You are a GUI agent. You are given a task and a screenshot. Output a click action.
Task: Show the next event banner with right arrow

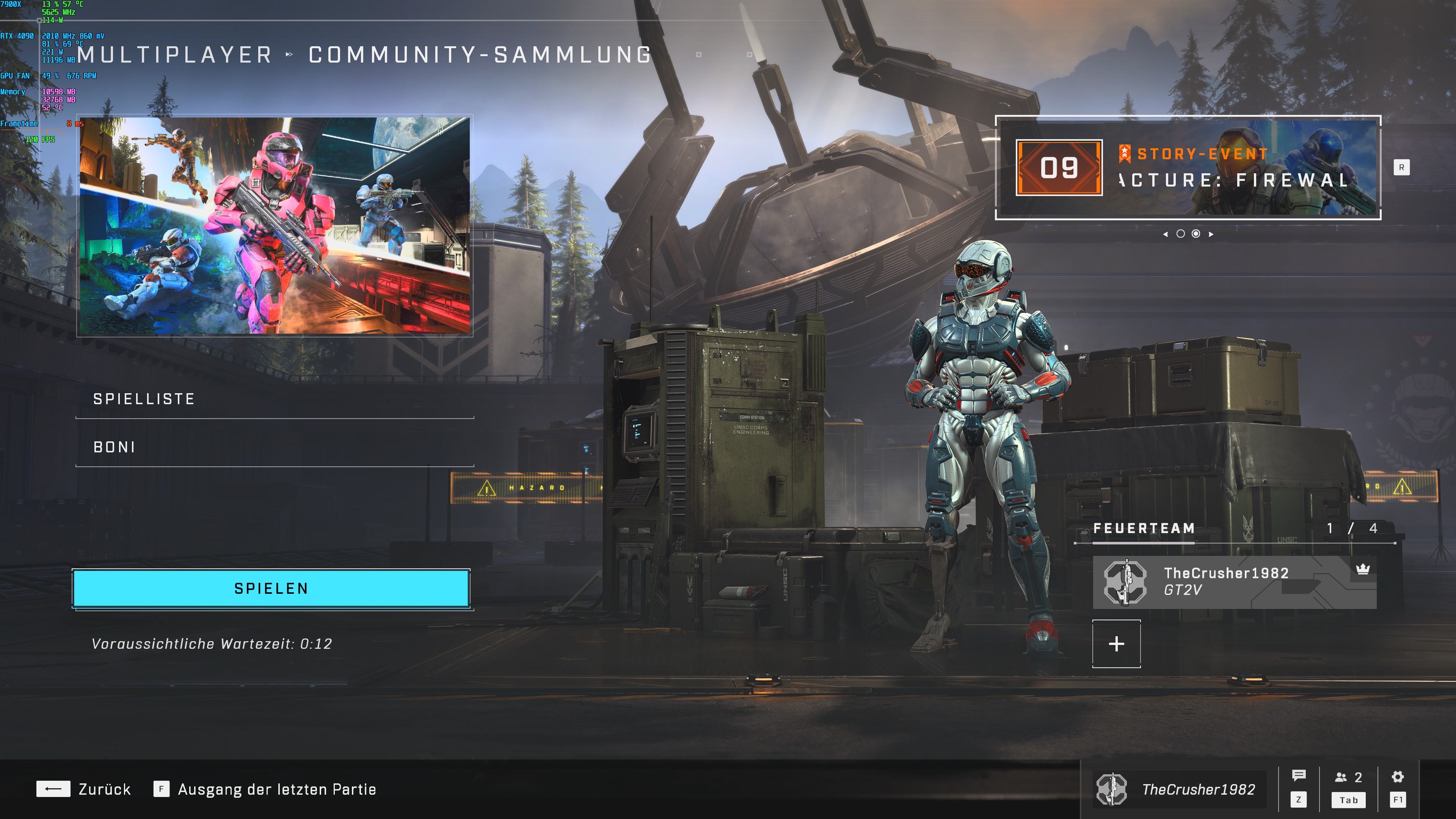coord(1211,234)
